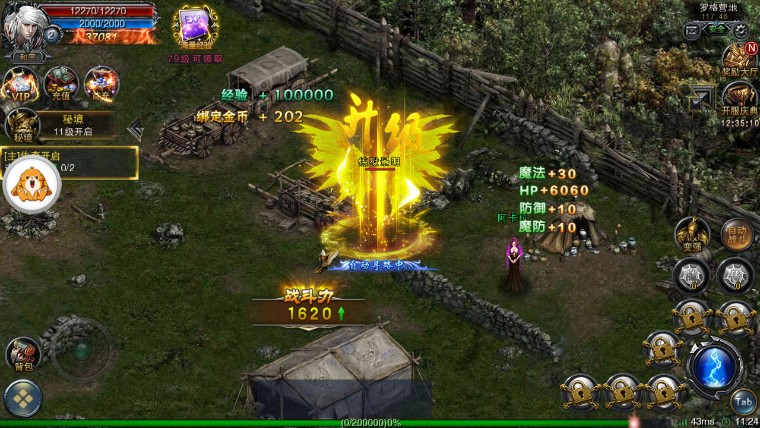This screenshot has width=760, height=428.
Task: Open the 秘境 secret realm icon
Action: [22, 126]
